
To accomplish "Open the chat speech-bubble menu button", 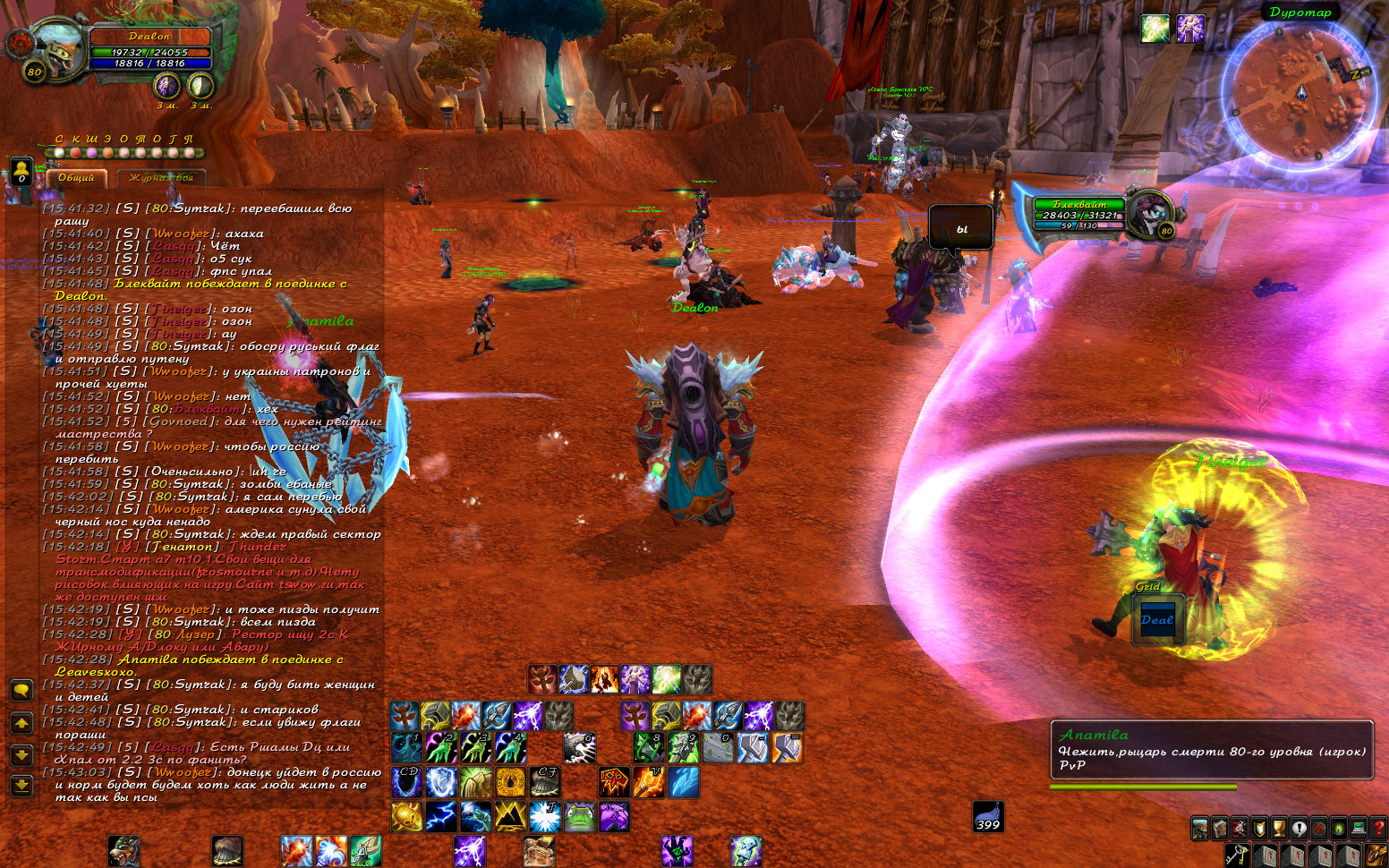I will point(21,690).
